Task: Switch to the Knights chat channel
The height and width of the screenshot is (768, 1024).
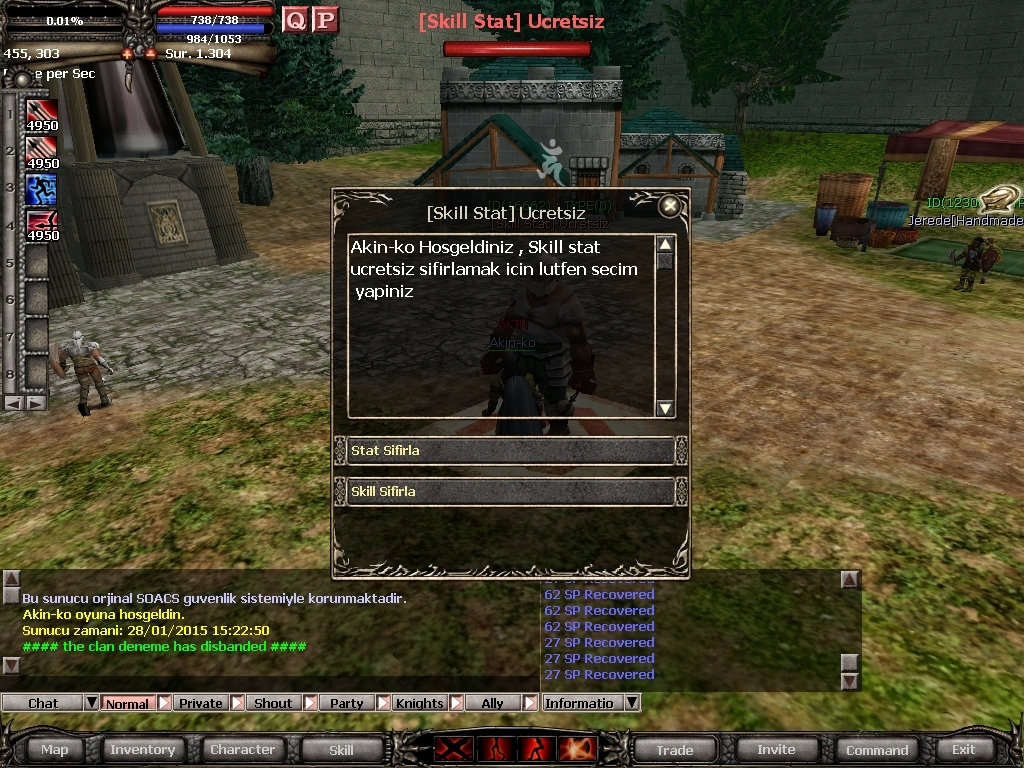Action: 419,703
